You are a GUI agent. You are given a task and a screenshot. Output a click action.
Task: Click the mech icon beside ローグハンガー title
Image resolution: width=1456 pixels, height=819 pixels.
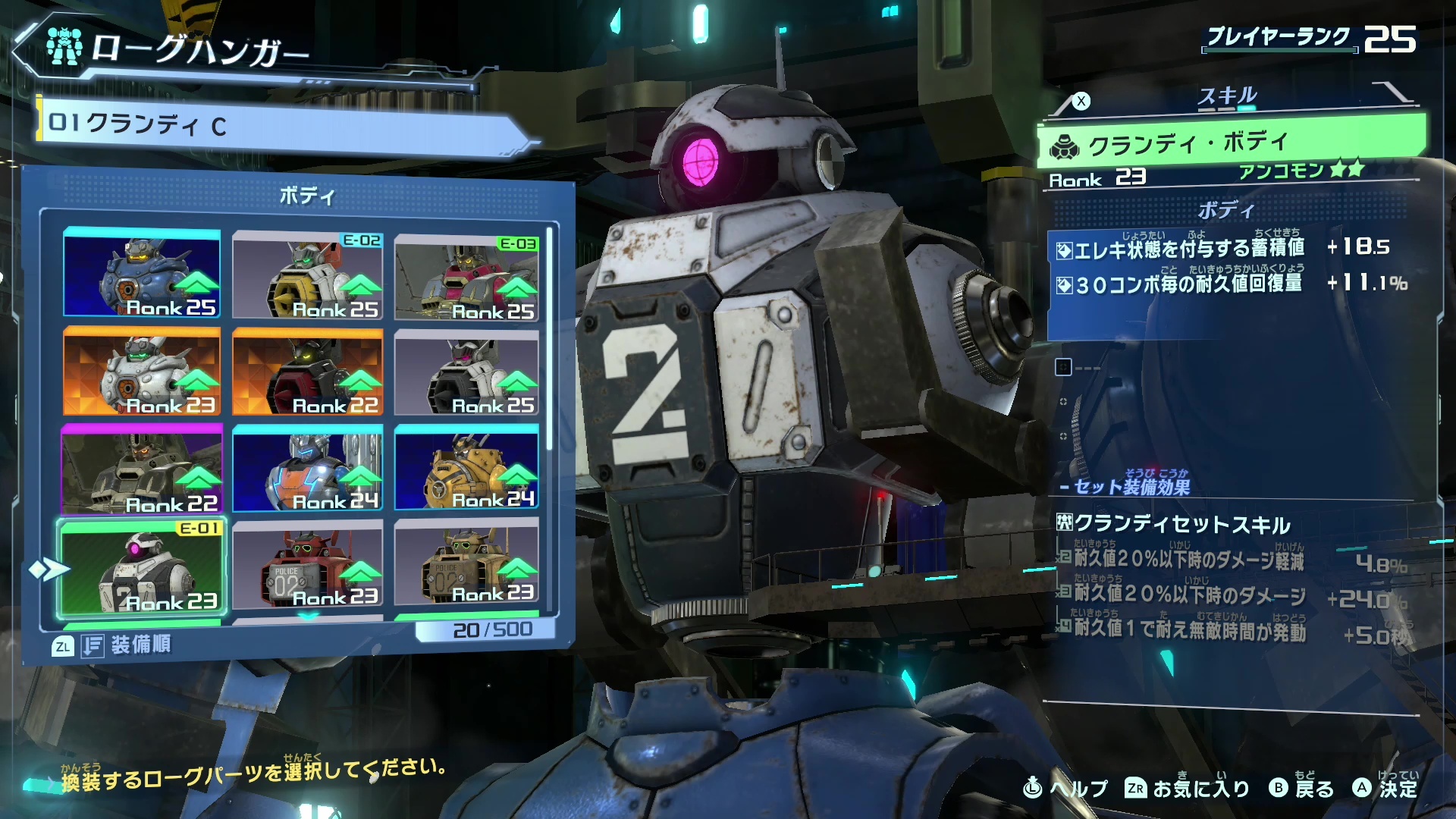64,47
